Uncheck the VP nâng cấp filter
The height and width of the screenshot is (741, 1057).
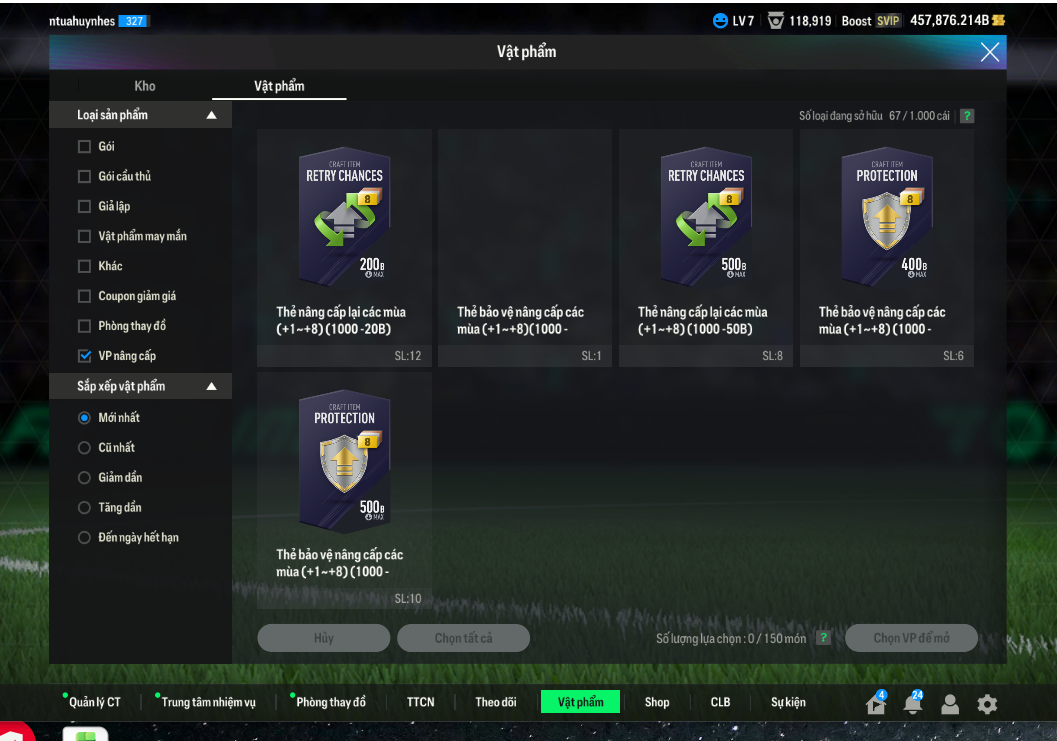click(x=85, y=356)
